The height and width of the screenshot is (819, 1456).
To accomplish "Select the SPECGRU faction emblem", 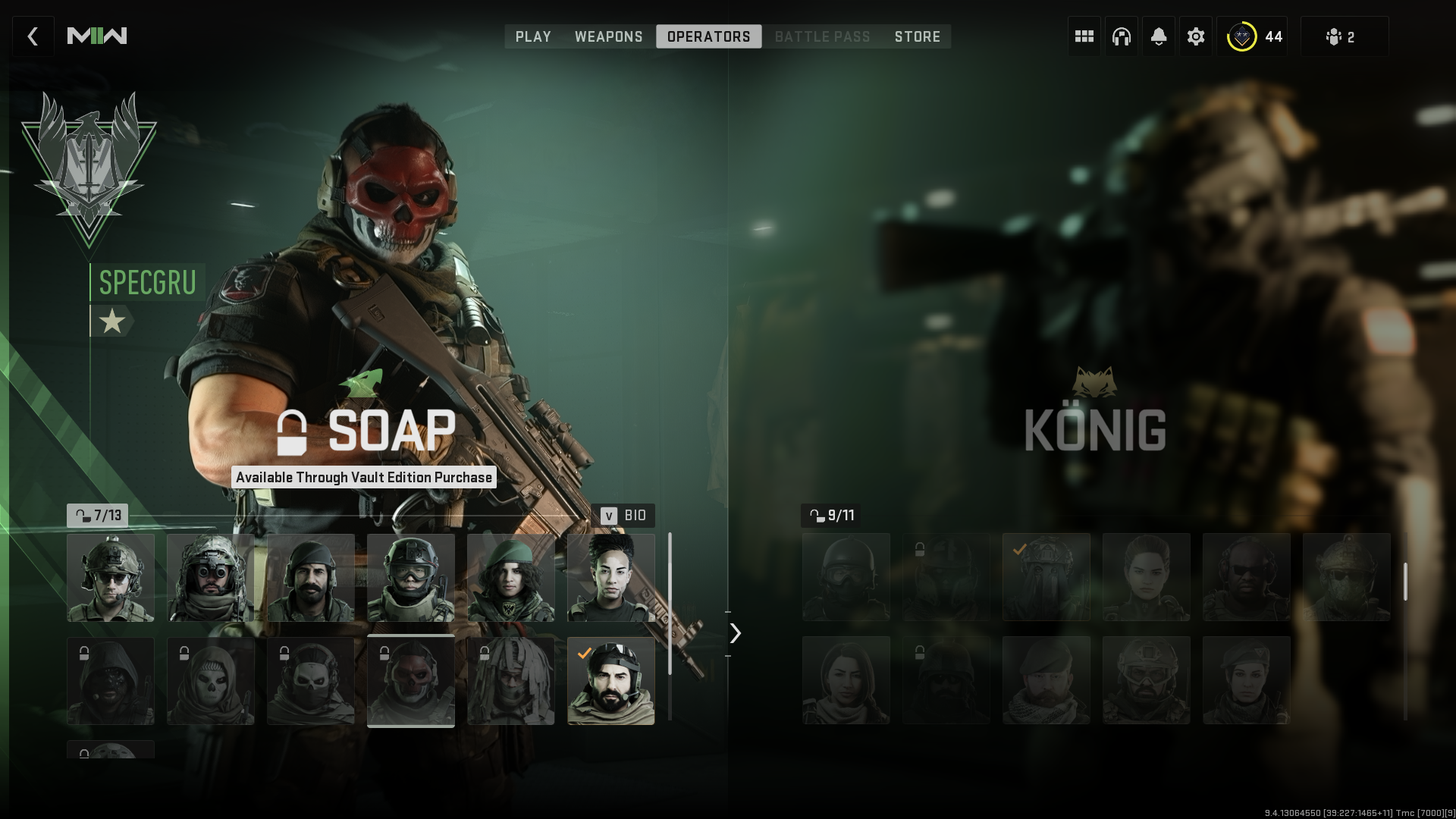I will [x=89, y=163].
